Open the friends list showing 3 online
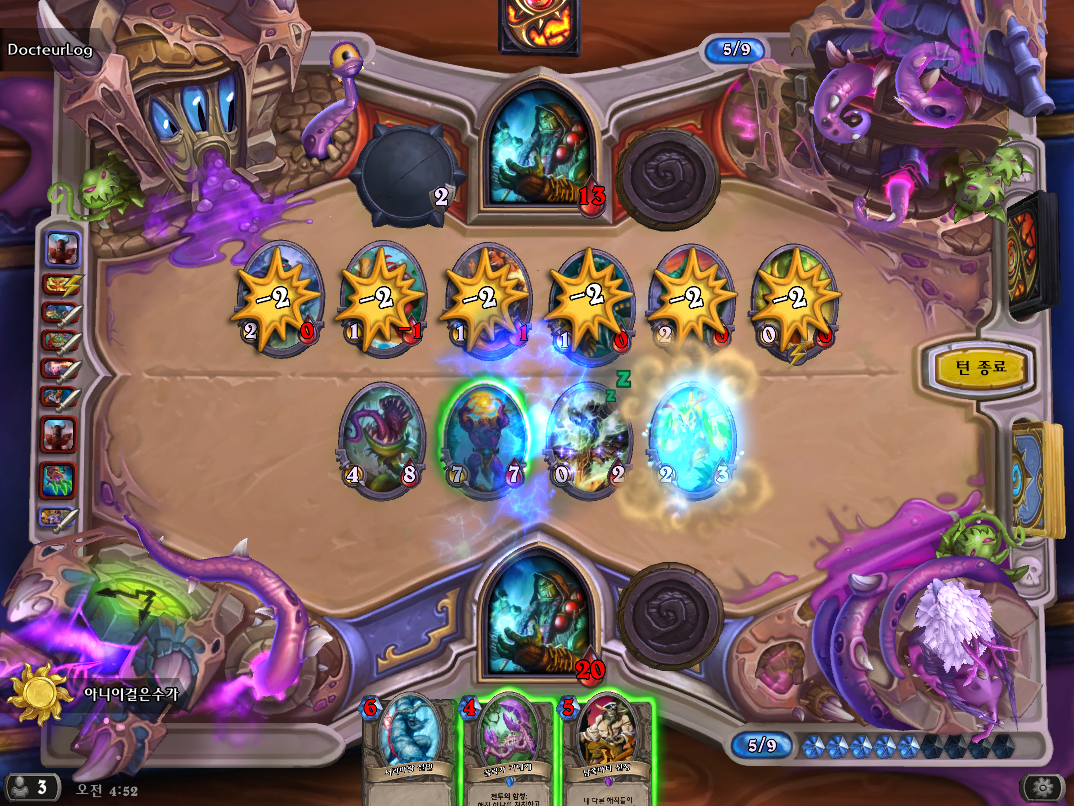 tap(30, 787)
